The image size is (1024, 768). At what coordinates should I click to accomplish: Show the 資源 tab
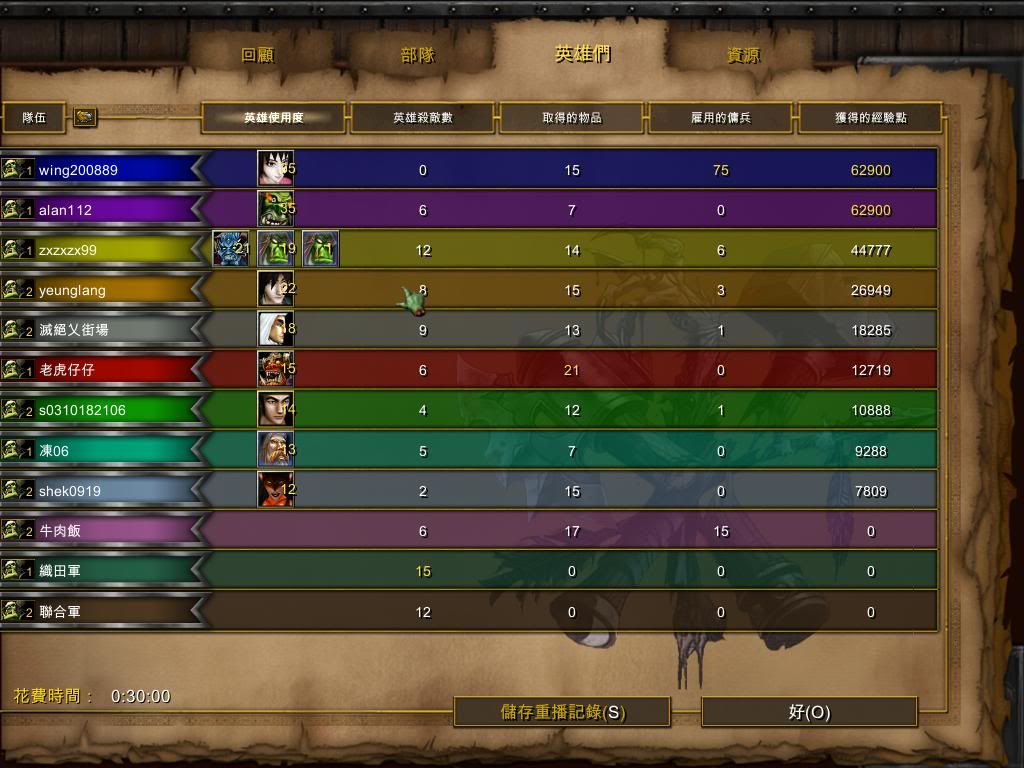point(743,55)
